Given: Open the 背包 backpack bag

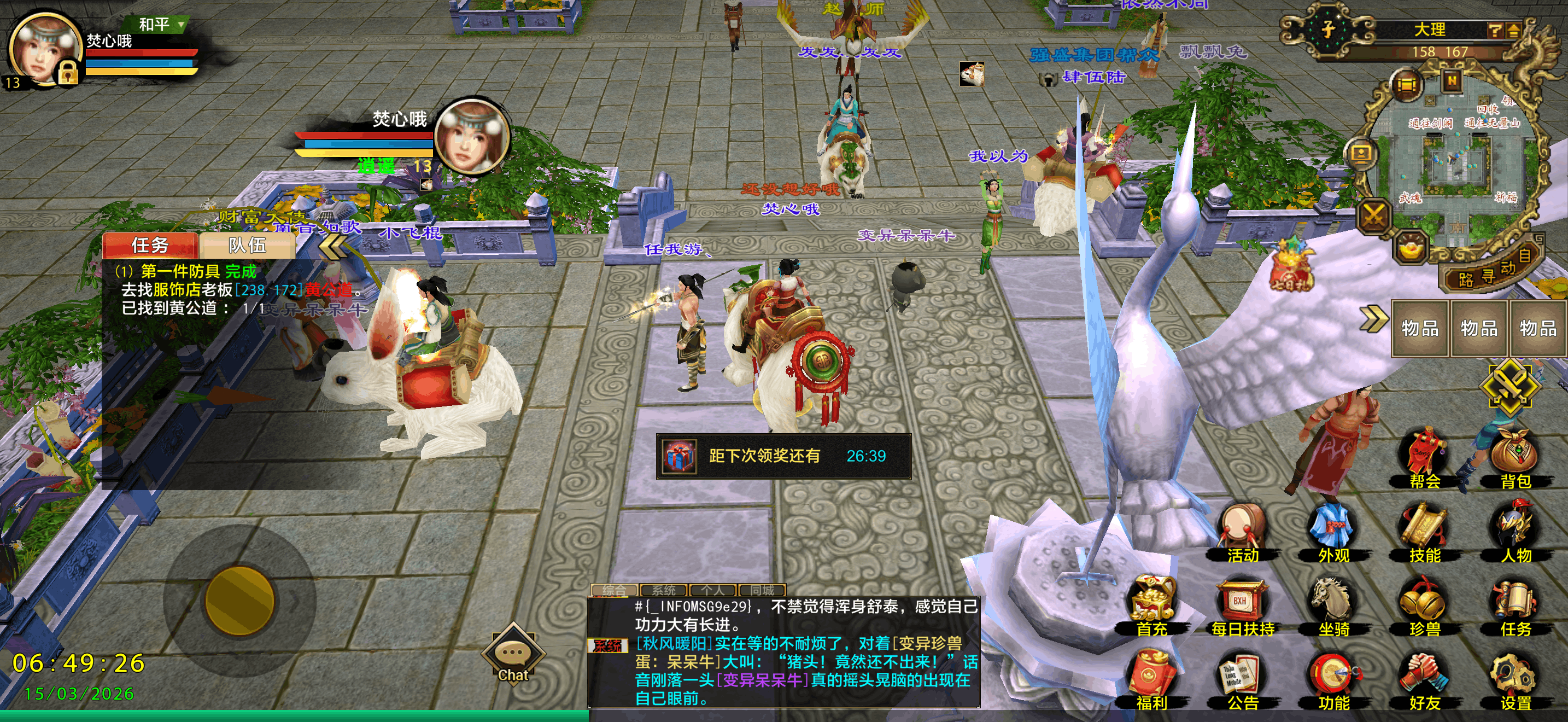Looking at the screenshot, I should pyautogui.click(x=1515, y=458).
